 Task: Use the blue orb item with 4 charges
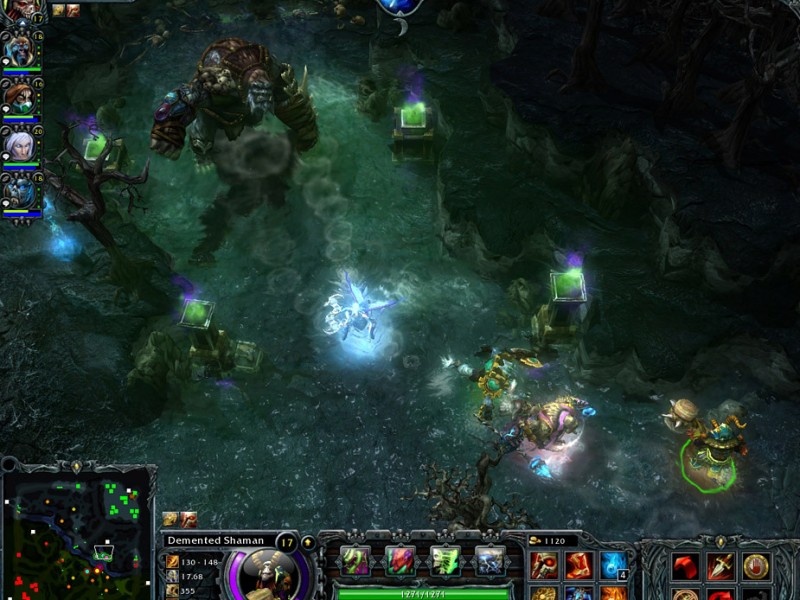[x=613, y=565]
